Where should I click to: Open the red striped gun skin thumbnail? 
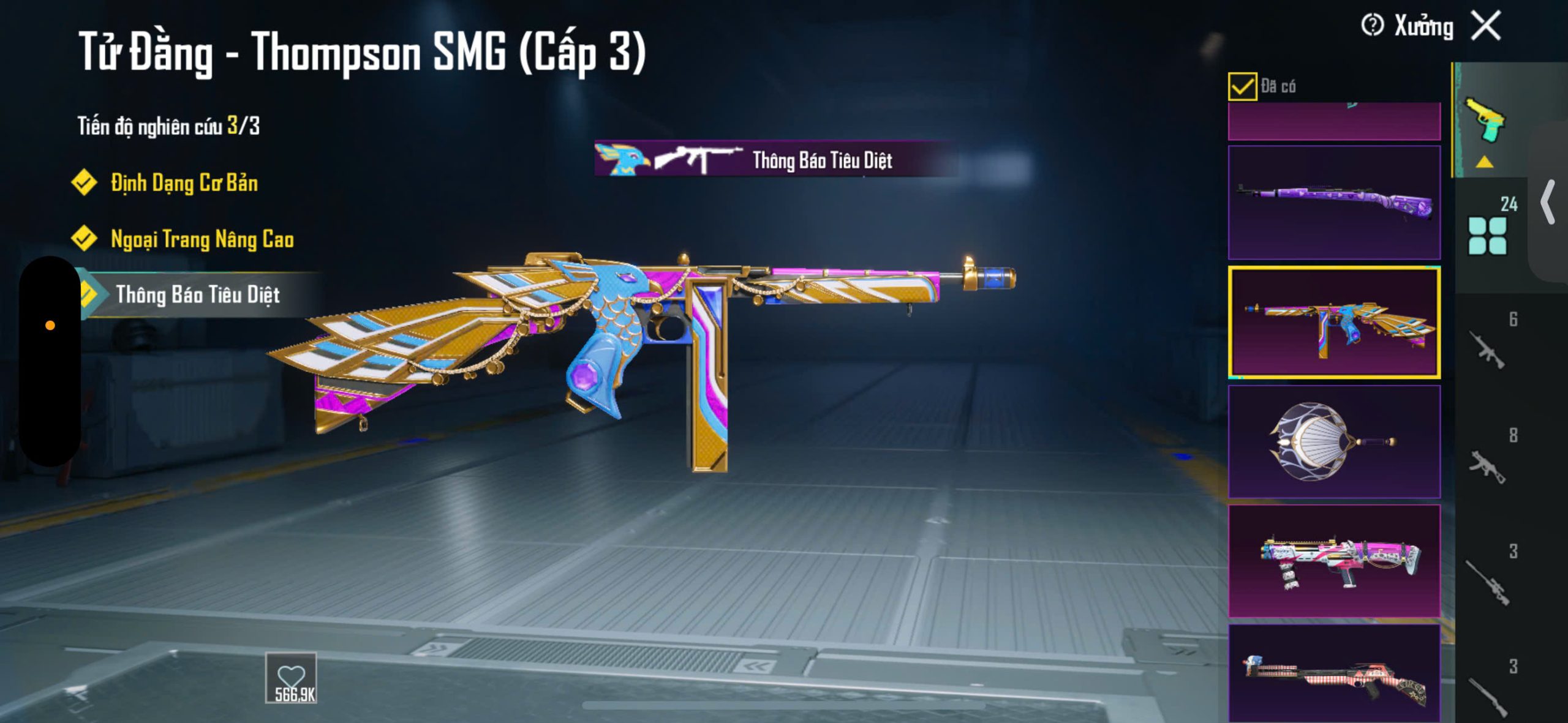(x=1334, y=673)
